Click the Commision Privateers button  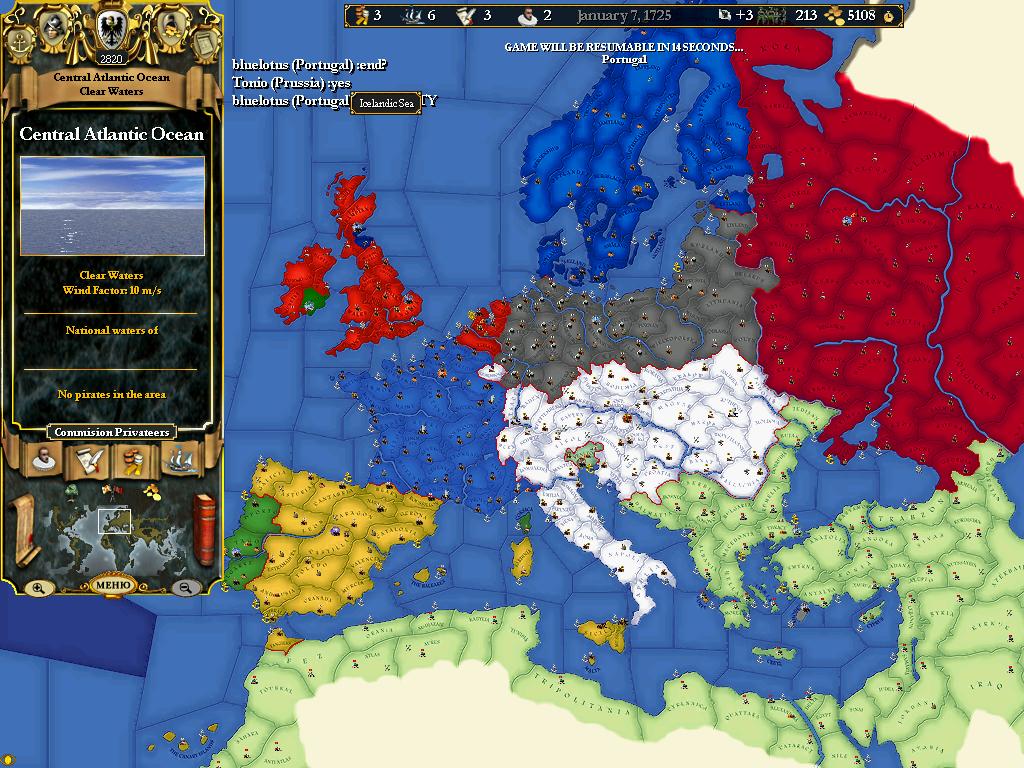coord(111,432)
